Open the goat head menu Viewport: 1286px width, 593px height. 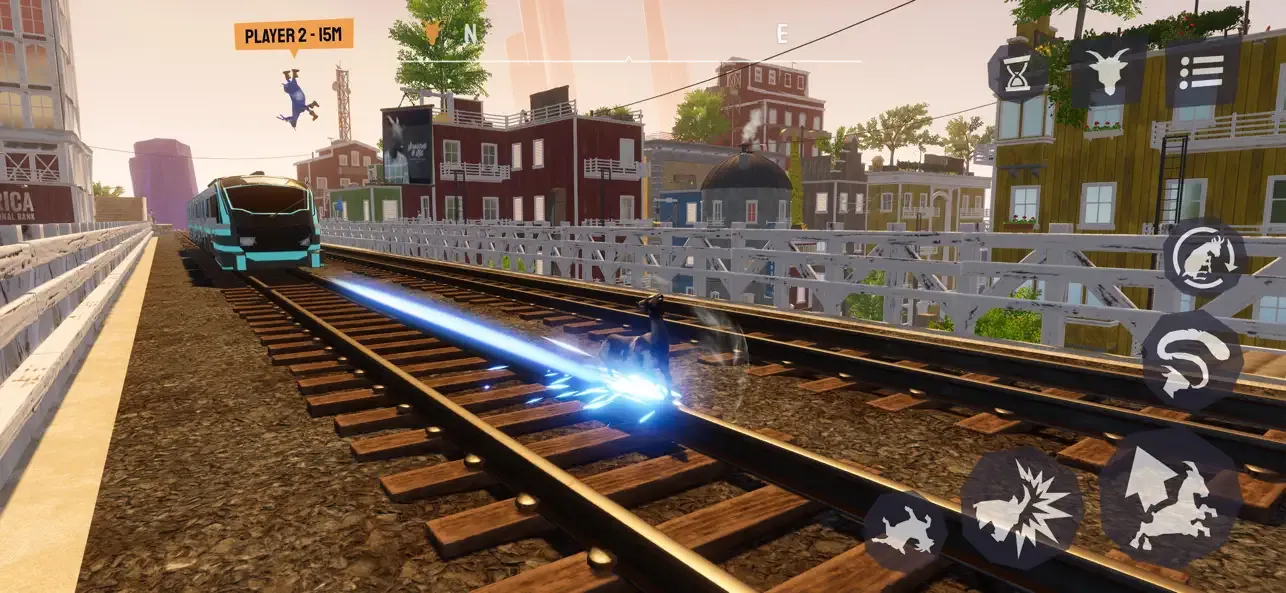[x=1107, y=71]
